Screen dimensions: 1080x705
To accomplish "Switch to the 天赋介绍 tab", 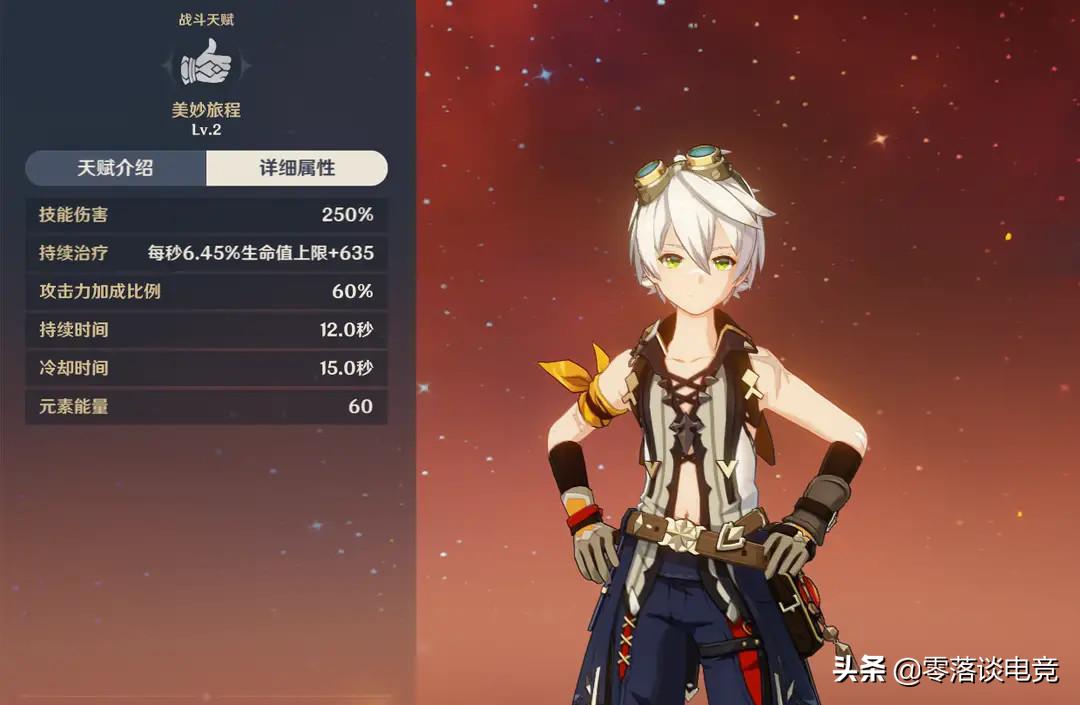I will tap(116, 168).
